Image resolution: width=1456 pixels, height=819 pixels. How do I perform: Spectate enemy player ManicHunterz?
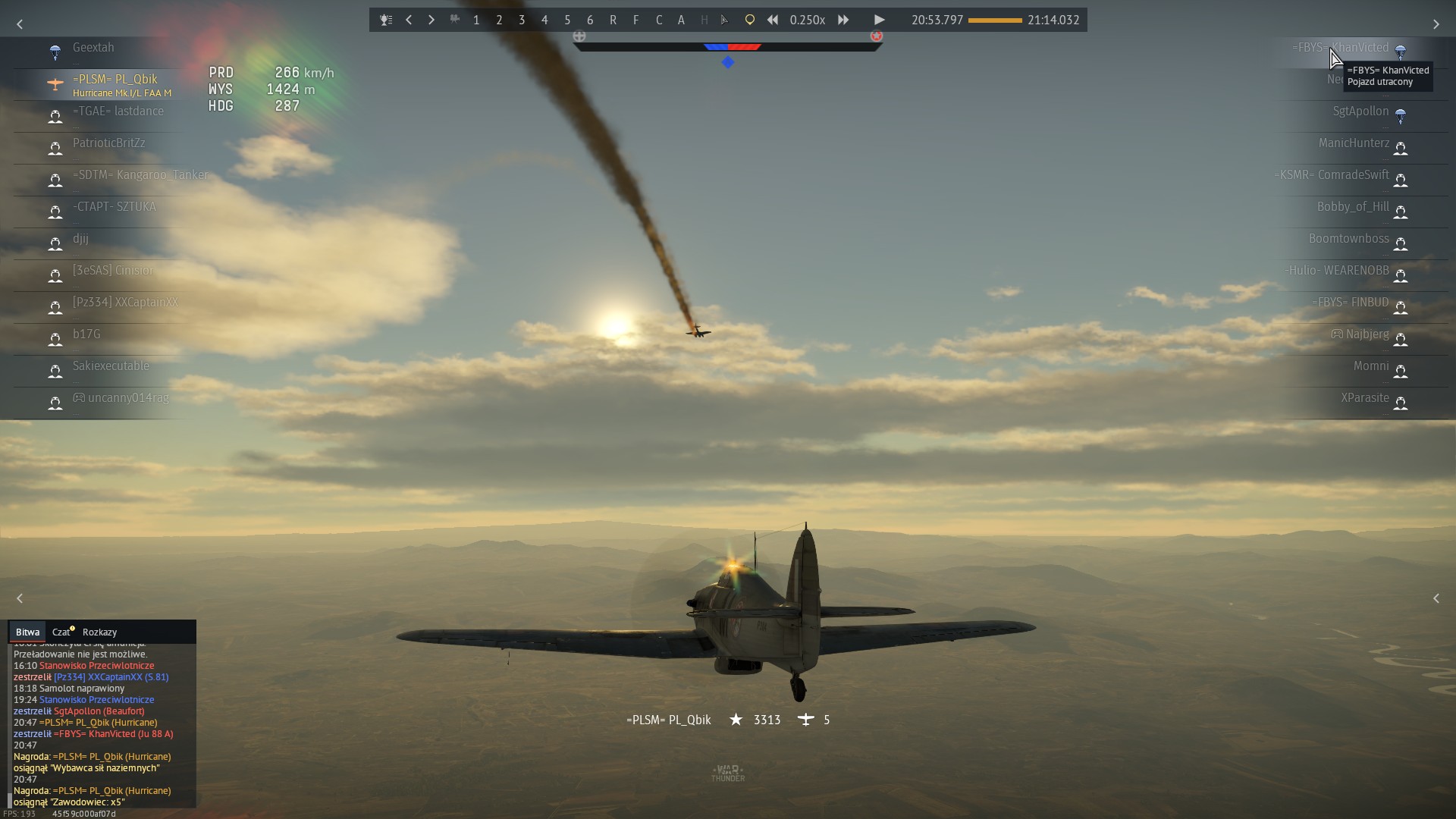pos(1354,143)
